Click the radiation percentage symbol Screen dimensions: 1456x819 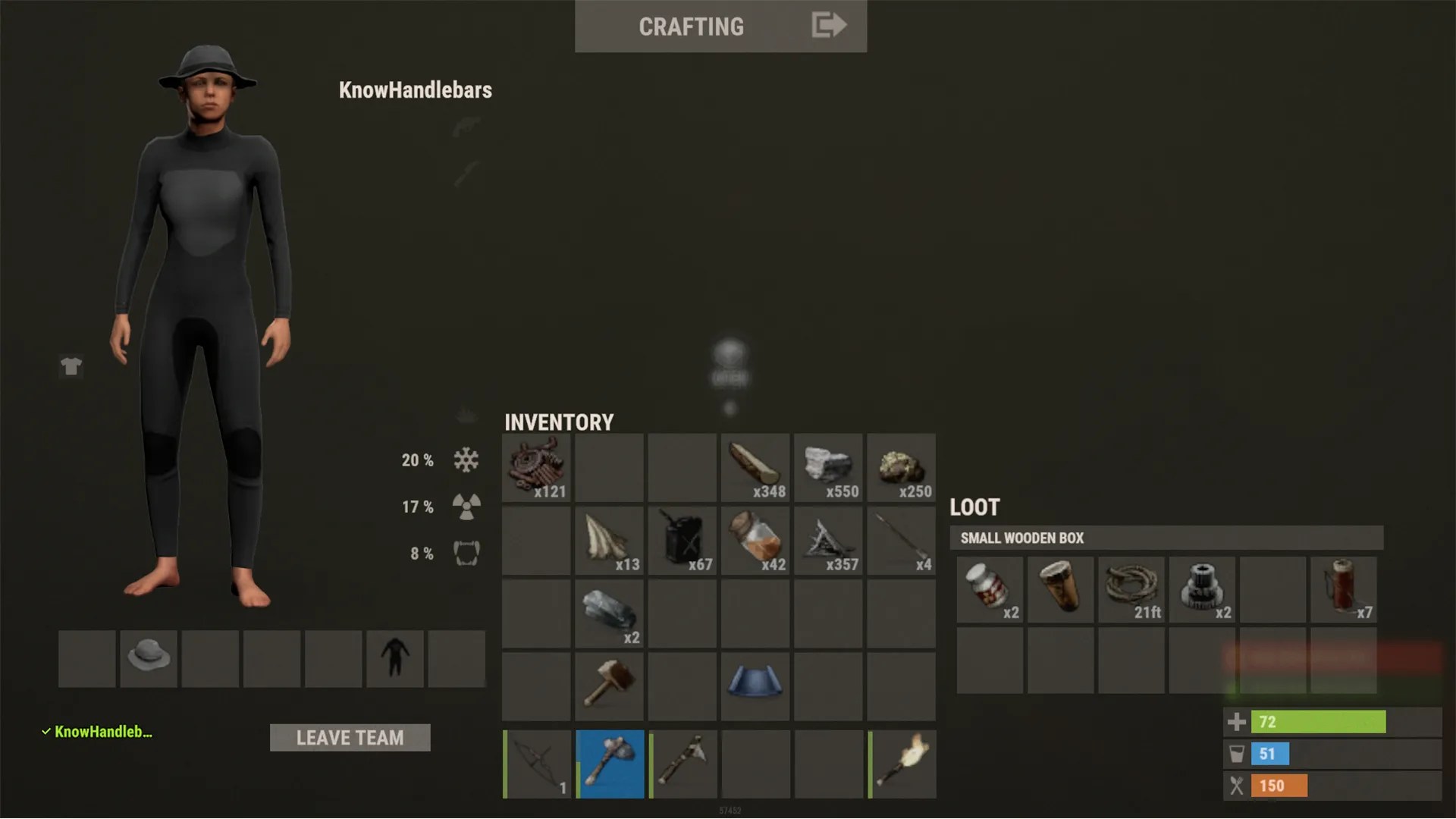tap(466, 507)
